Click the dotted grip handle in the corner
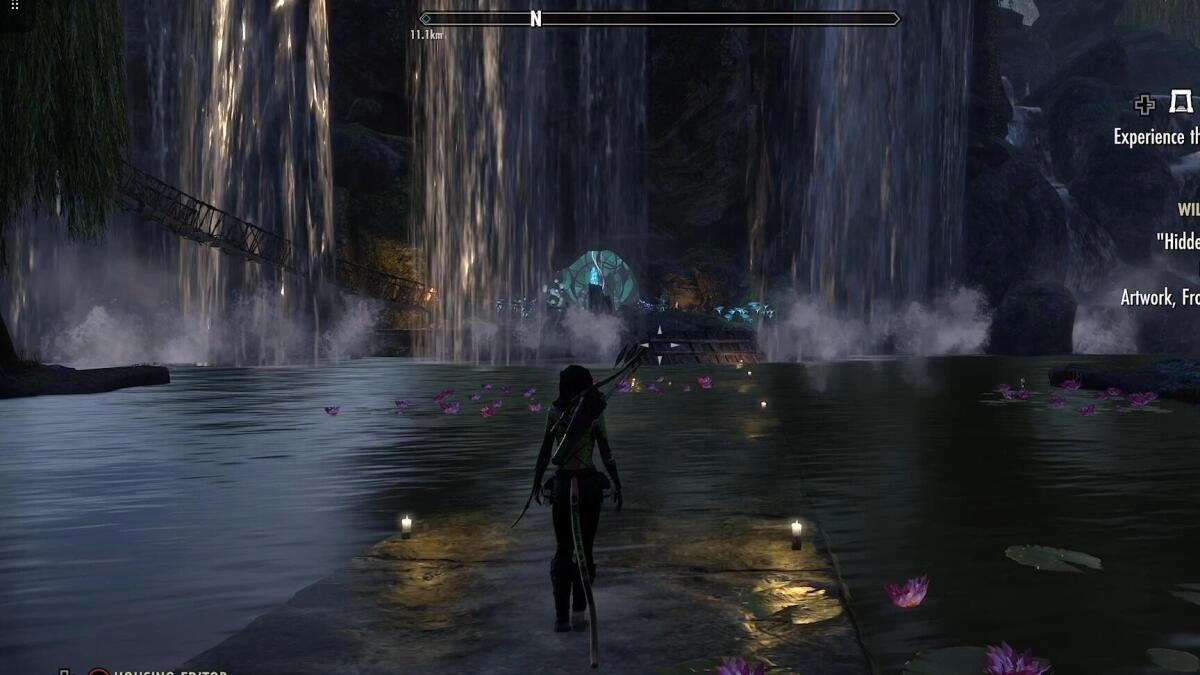The width and height of the screenshot is (1200, 675). pyautogui.click(x=15, y=5)
